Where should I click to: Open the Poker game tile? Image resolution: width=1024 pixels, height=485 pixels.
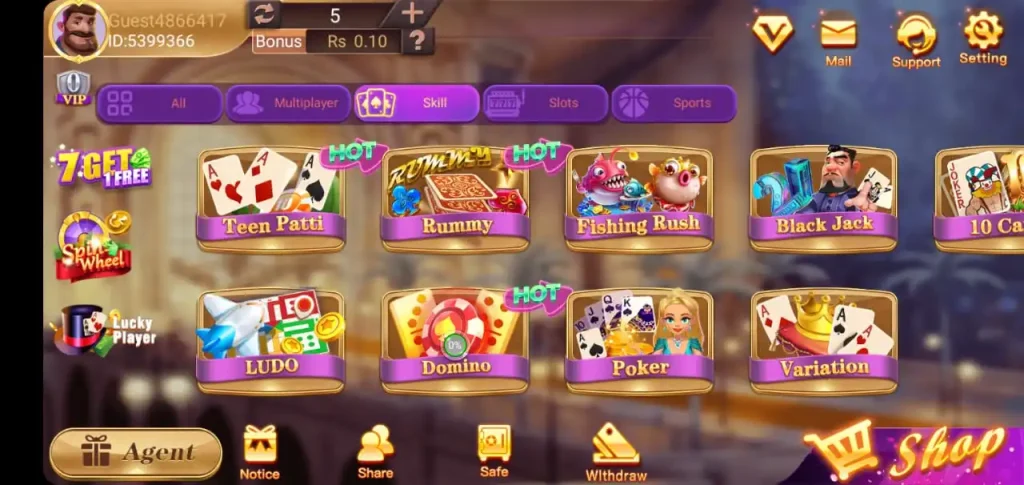tap(639, 340)
